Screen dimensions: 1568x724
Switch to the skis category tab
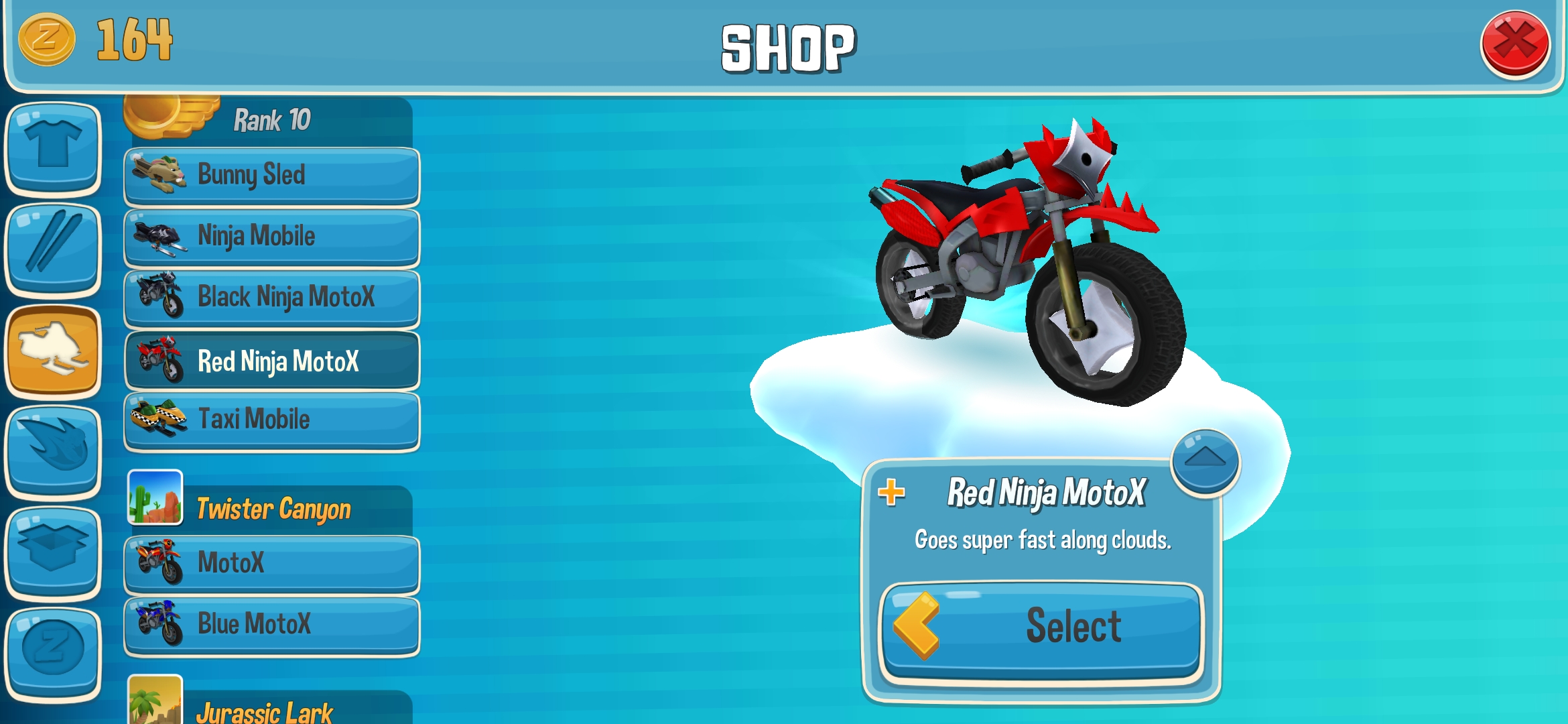(x=53, y=249)
